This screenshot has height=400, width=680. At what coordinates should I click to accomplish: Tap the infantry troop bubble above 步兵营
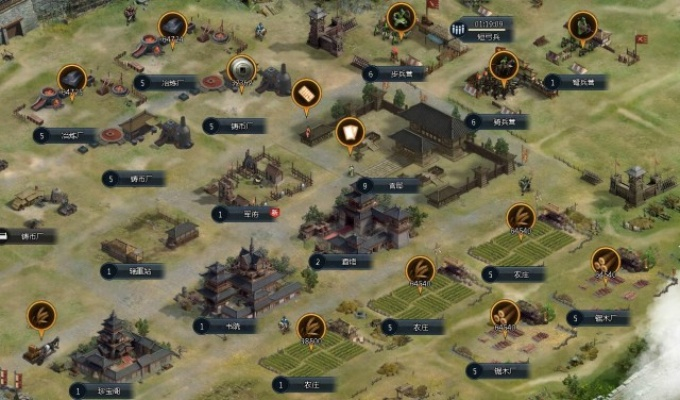click(x=401, y=17)
